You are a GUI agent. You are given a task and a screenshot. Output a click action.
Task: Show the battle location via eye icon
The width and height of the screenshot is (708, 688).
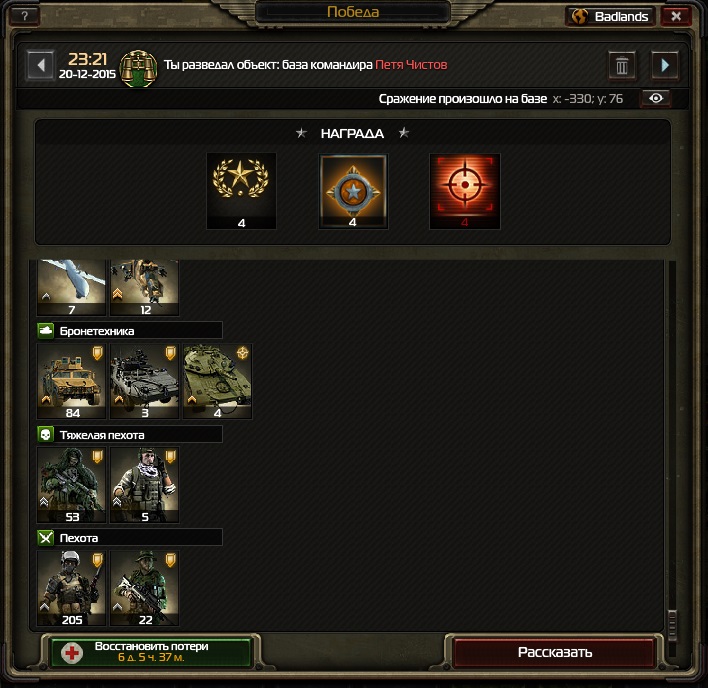tap(656, 98)
